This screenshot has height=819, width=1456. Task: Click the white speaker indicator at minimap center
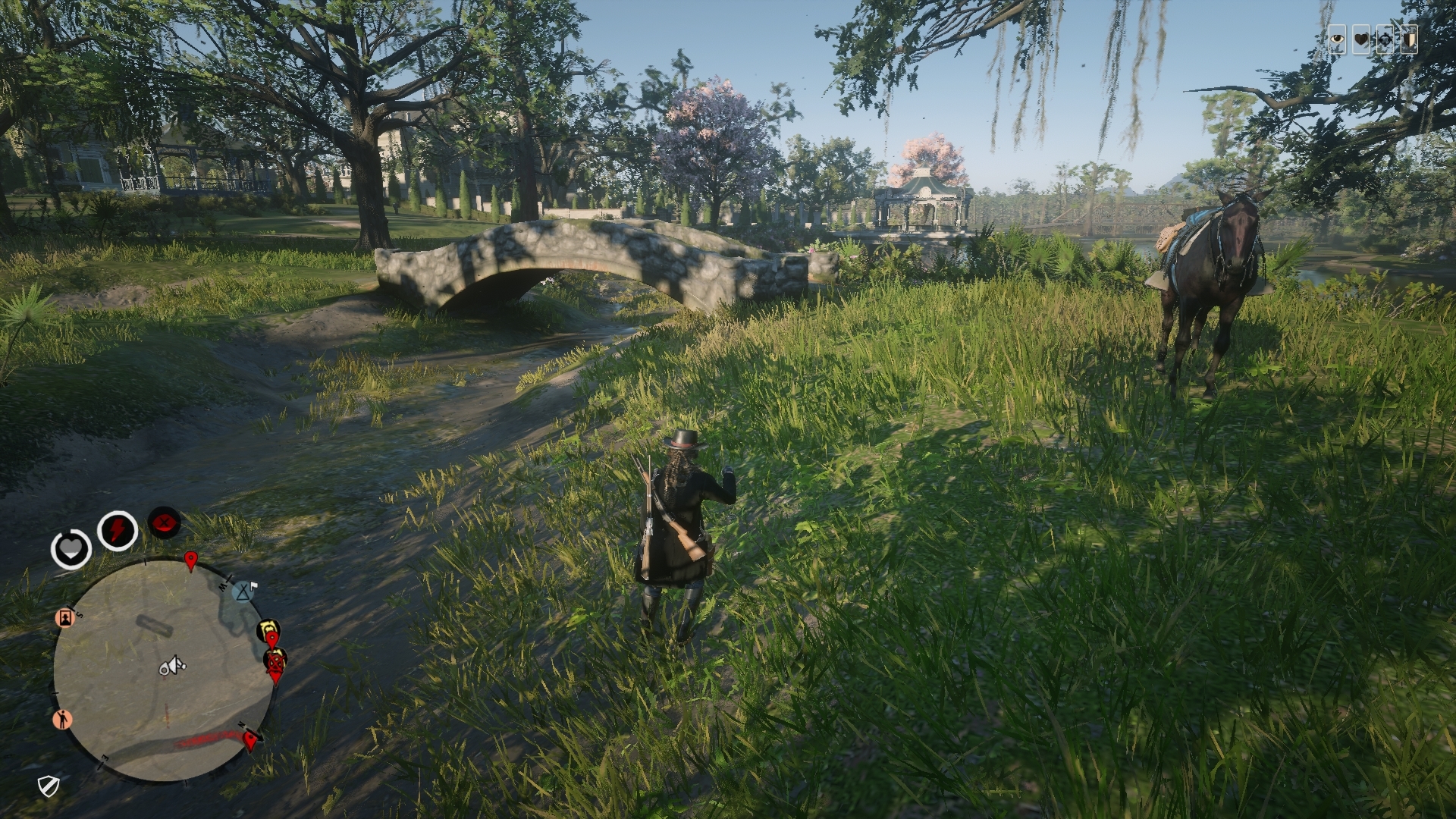(x=172, y=667)
